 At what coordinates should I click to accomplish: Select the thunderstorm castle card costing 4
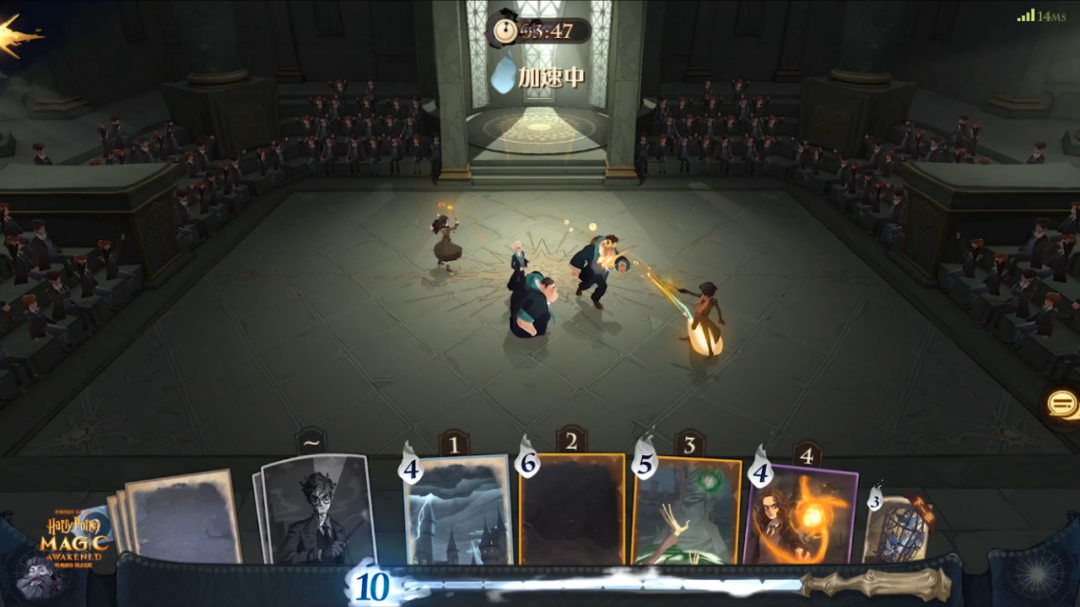(x=459, y=510)
